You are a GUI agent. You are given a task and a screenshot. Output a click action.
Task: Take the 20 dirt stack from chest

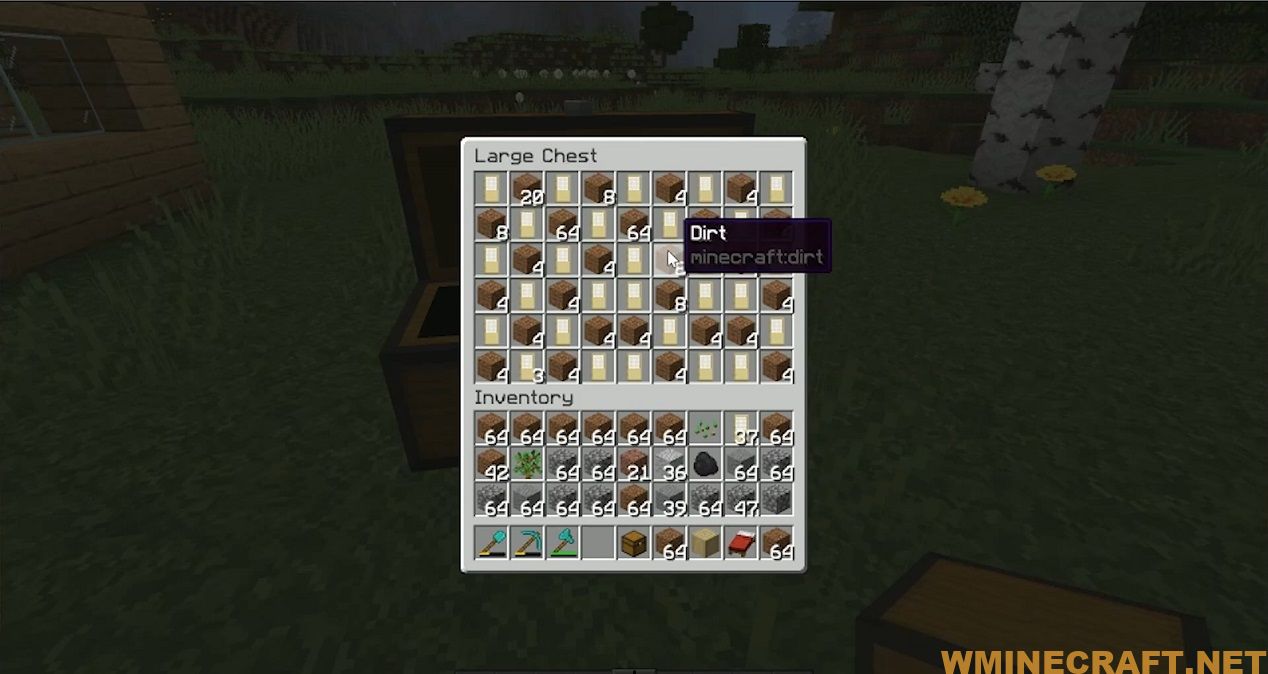pyautogui.click(x=526, y=187)
